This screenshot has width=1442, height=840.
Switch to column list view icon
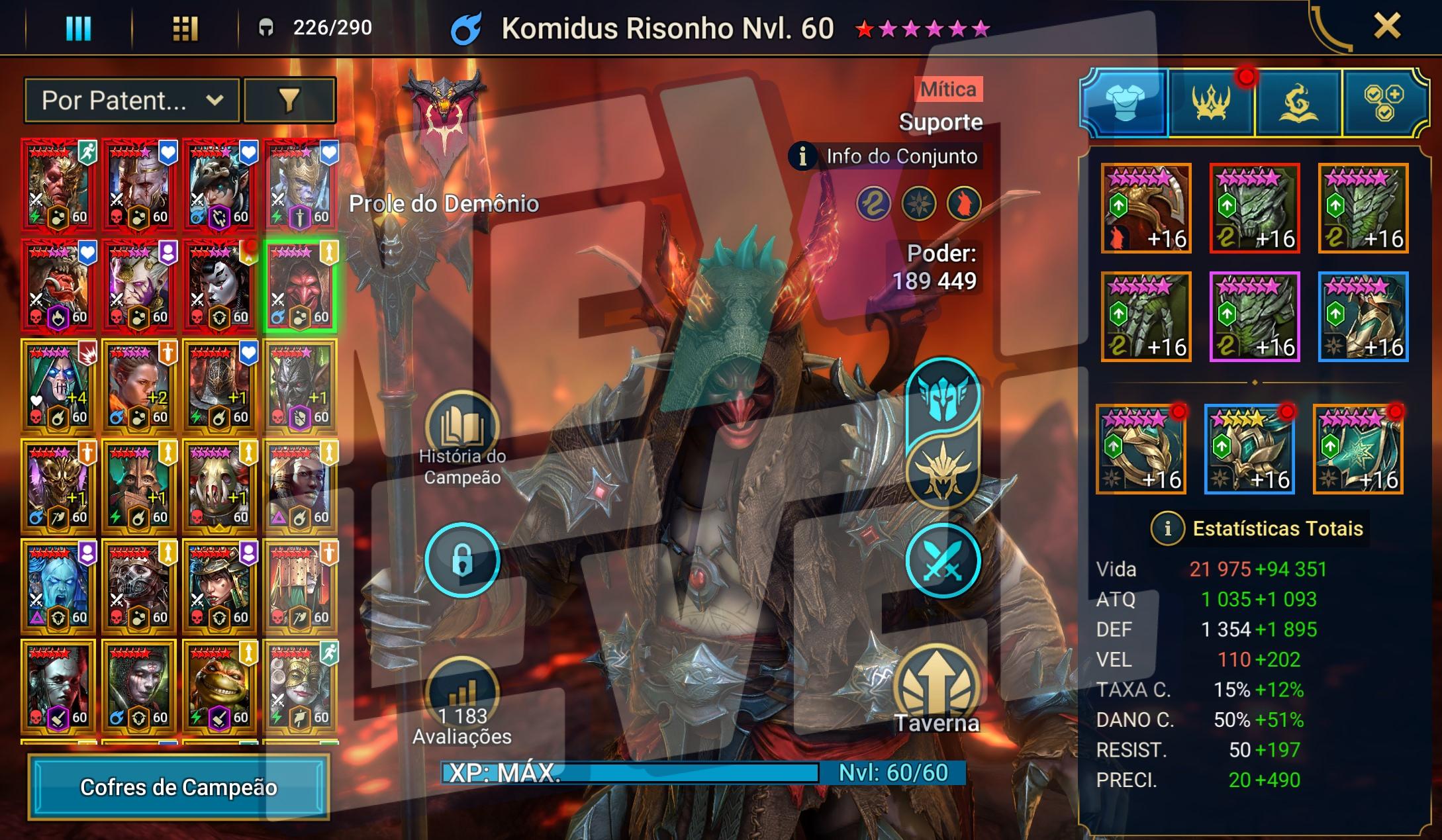78,28
